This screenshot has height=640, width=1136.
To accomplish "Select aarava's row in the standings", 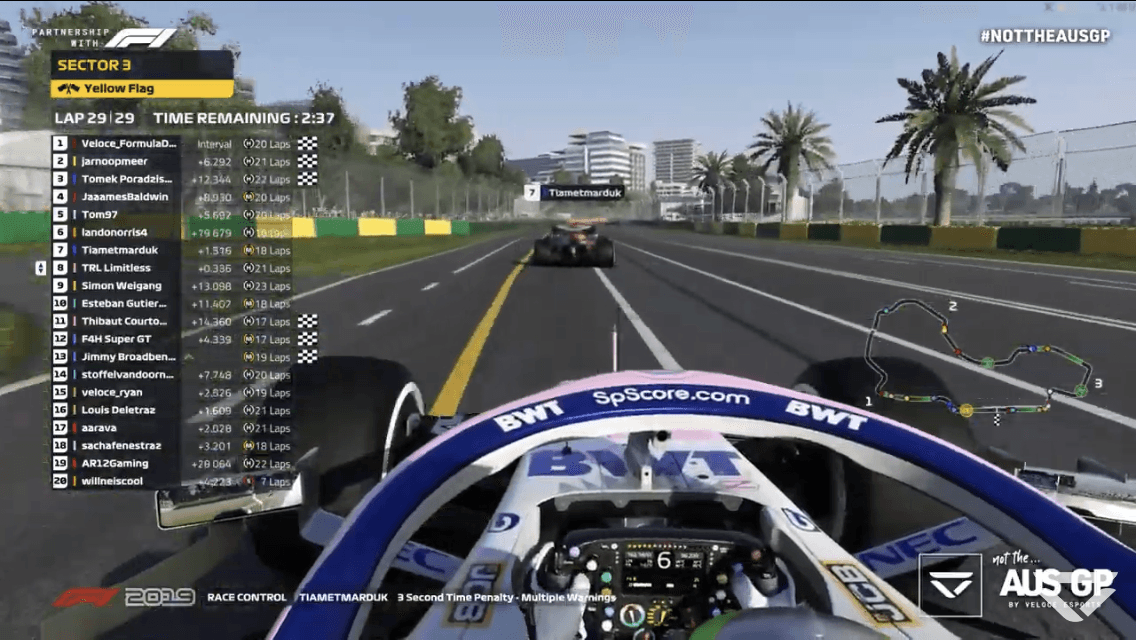I will (x=99, y=428).
